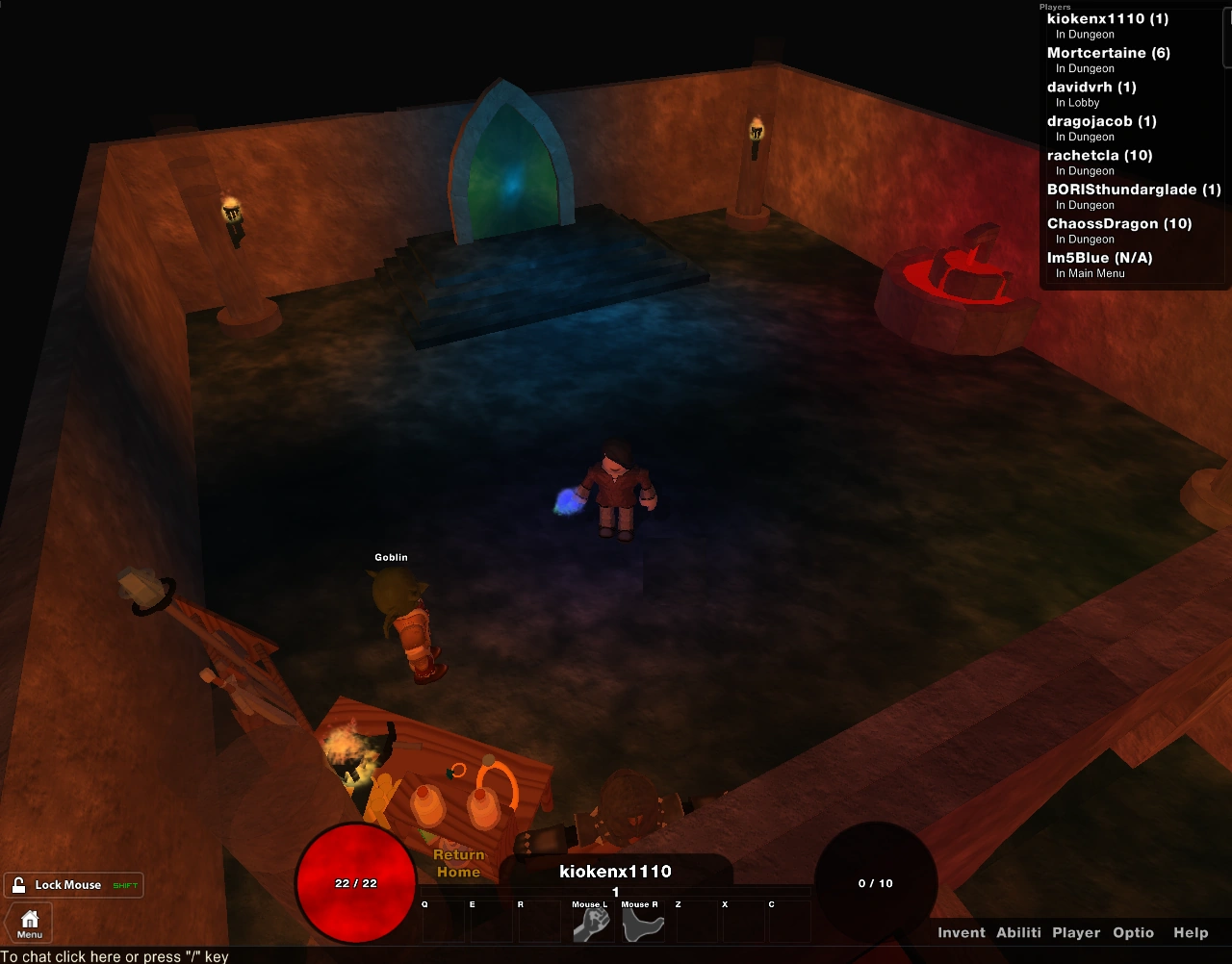Click the padlock icon beside Lock Mouse
Viewport: 1232px width, 964px height.
[x=18, y=884]
